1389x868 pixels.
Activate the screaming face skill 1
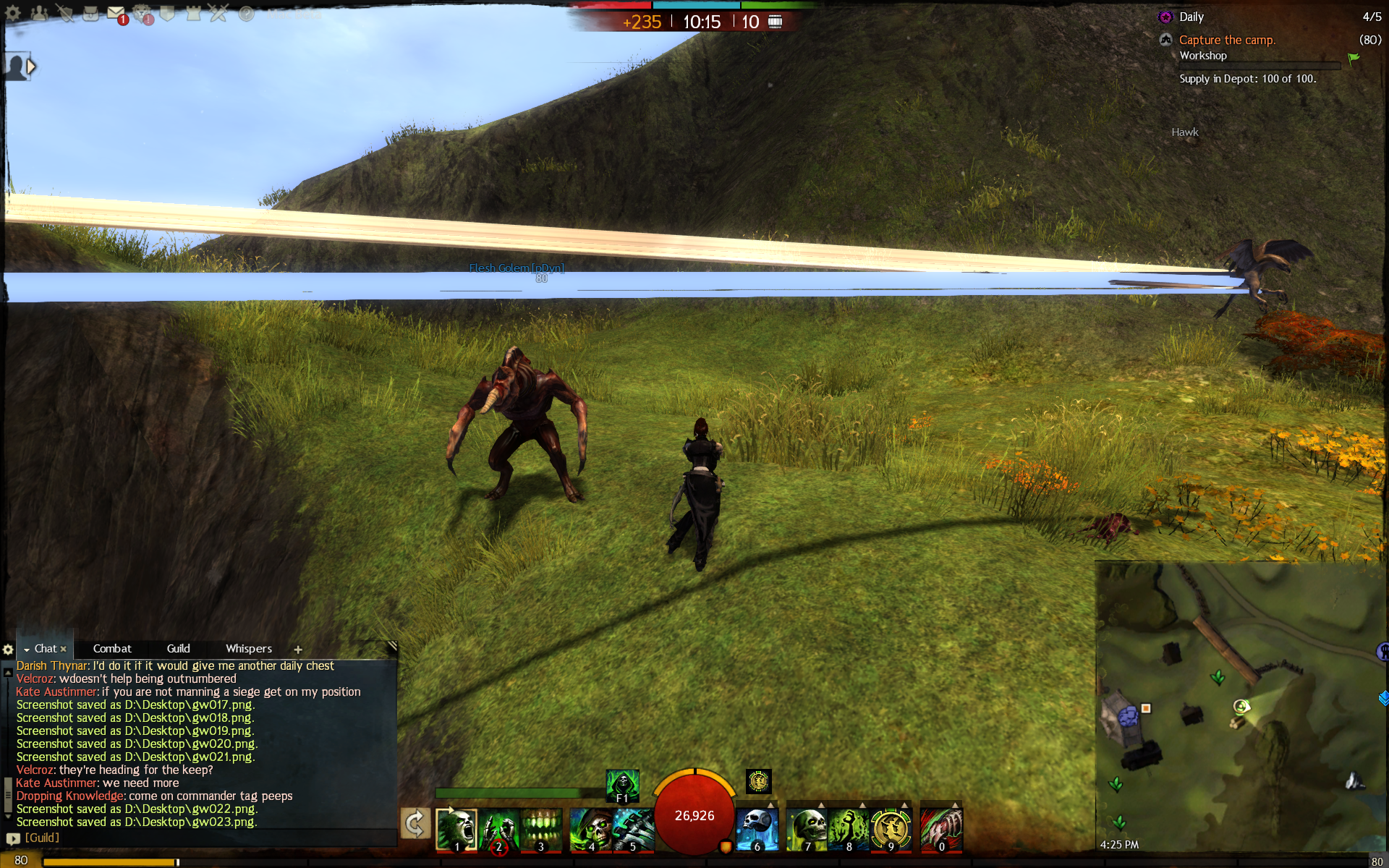click(456, 829)
